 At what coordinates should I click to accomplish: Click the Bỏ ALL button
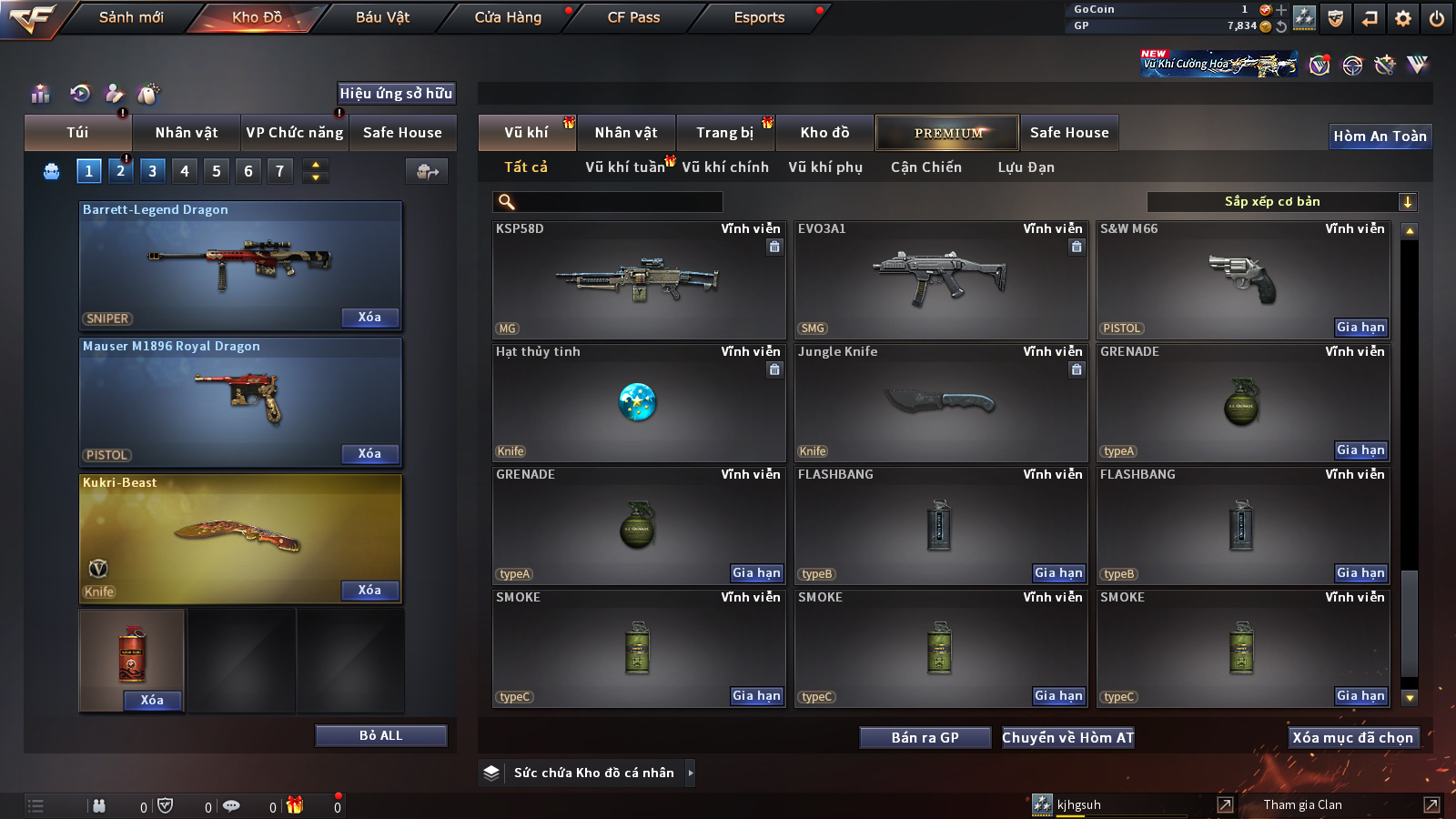click(x=380, y=735)
